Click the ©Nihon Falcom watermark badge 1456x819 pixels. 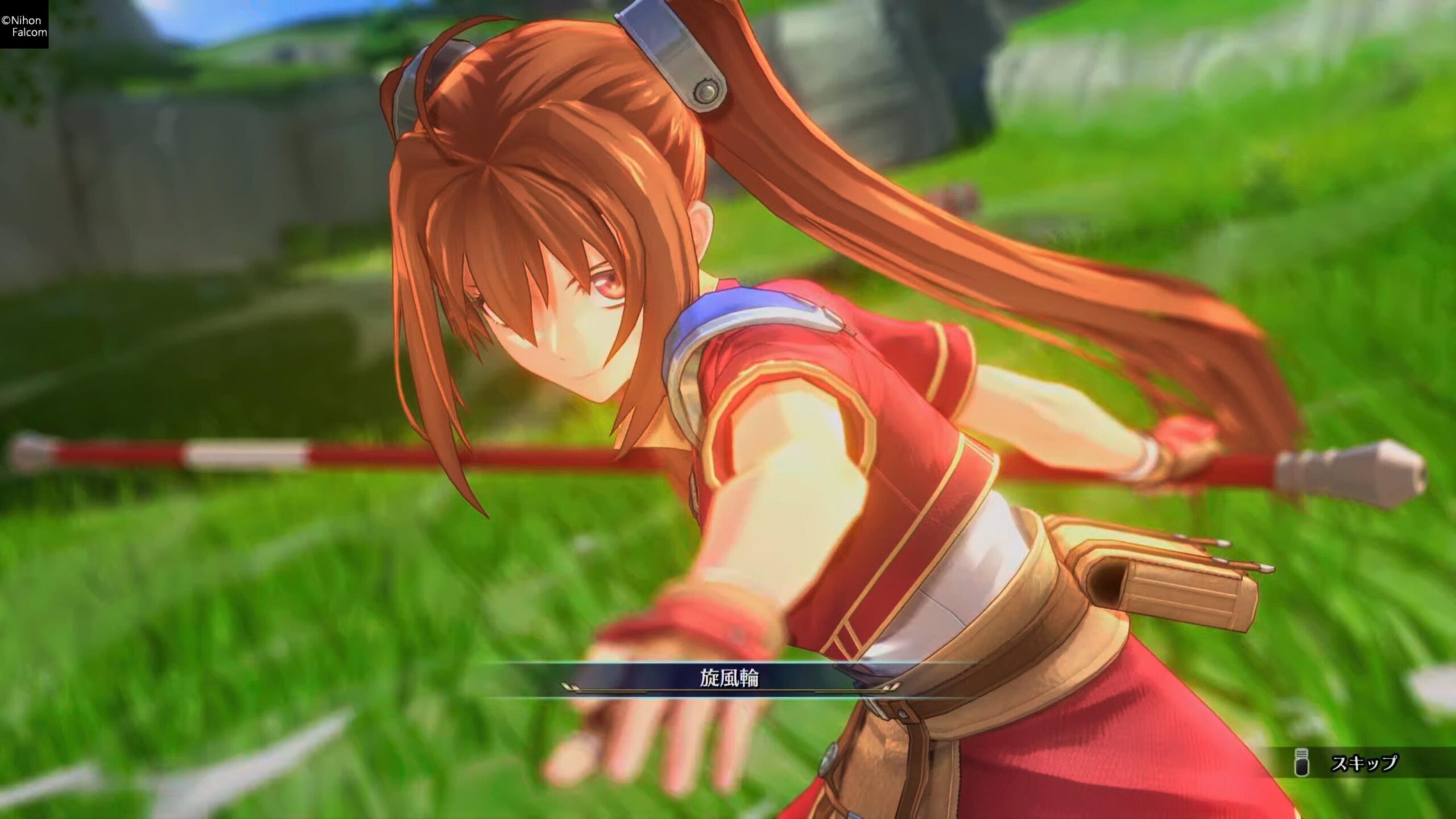pyautogui.click(x=26, y=24)
